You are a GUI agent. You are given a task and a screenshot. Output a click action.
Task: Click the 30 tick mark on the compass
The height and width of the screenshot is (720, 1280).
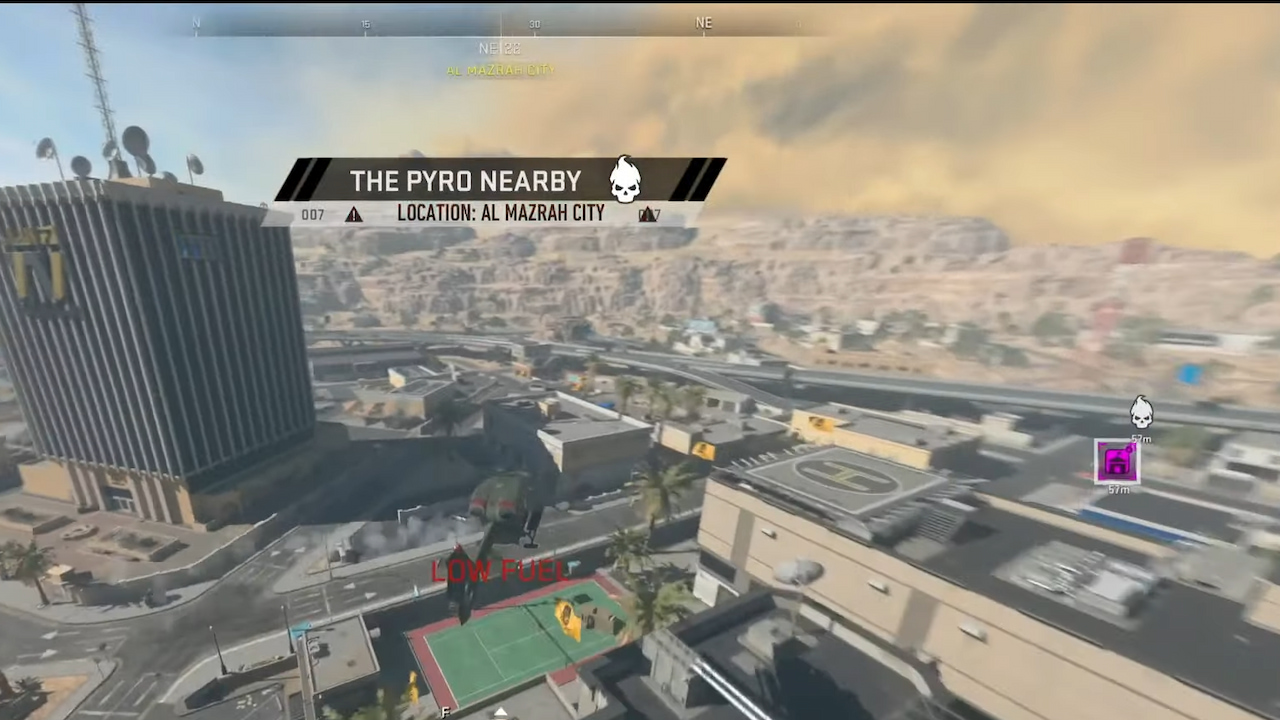[x=535, y=23]
